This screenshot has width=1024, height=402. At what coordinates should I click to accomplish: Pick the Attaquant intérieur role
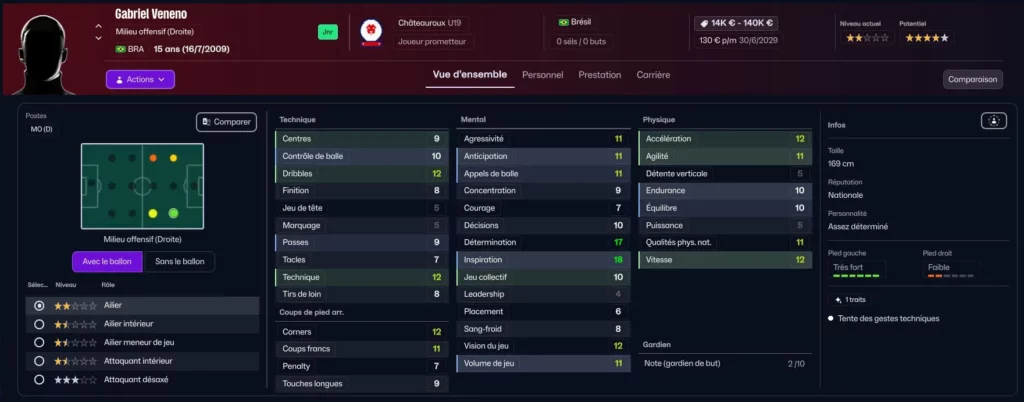tap(39, 361)
